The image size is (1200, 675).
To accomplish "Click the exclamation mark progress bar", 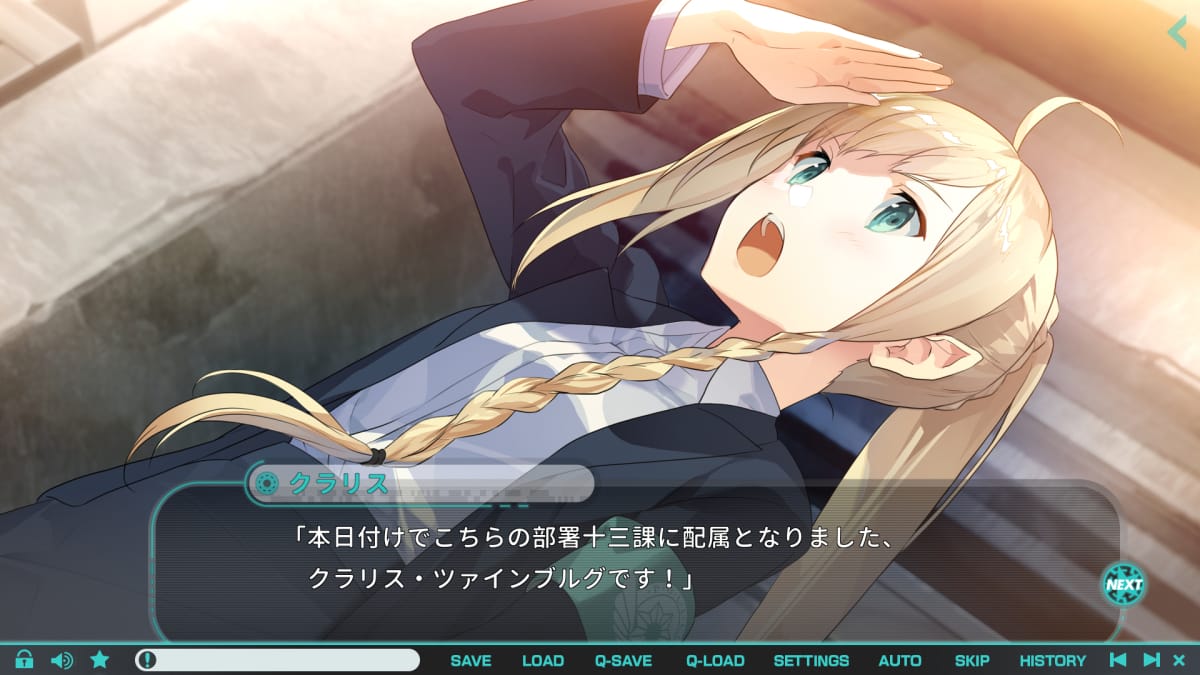I will click(278, 660).
